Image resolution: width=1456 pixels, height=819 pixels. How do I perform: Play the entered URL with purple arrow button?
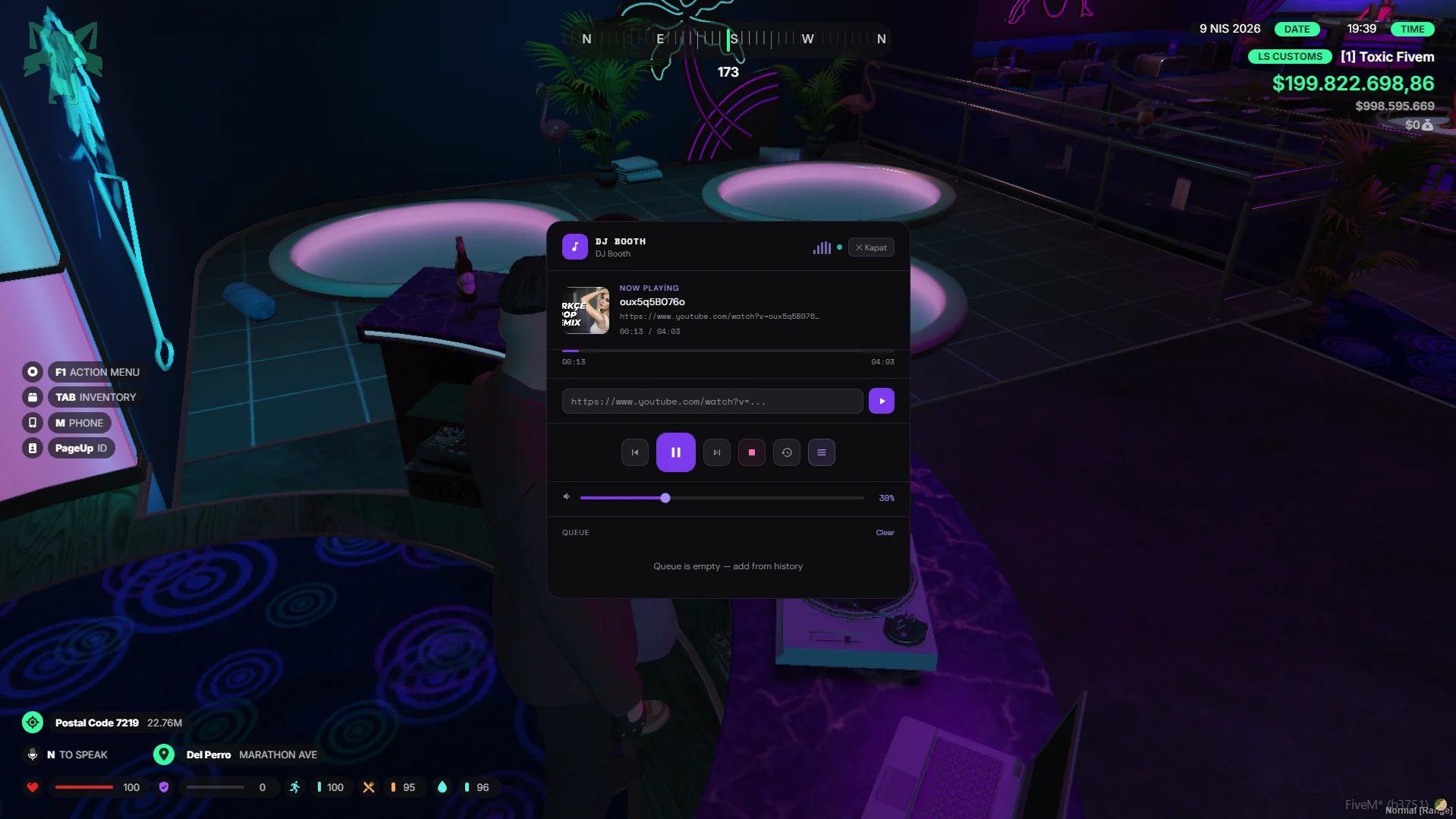coord(881,402)
